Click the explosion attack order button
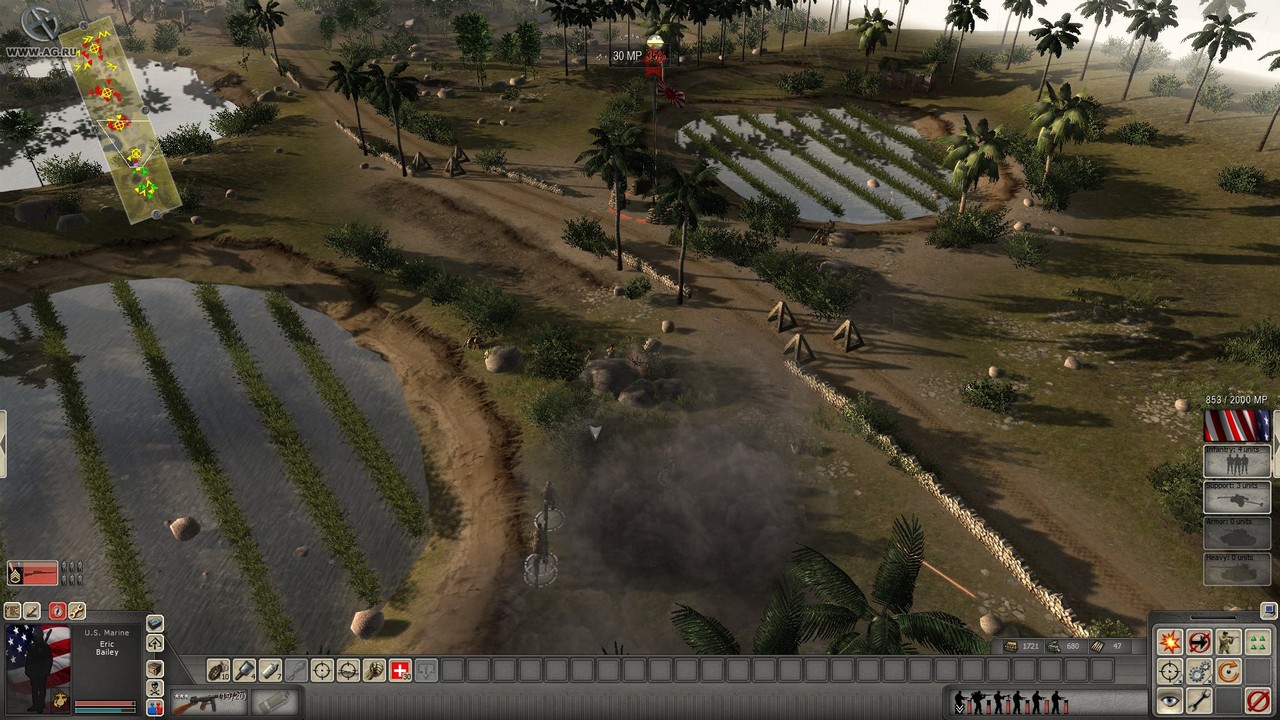 1169,642
